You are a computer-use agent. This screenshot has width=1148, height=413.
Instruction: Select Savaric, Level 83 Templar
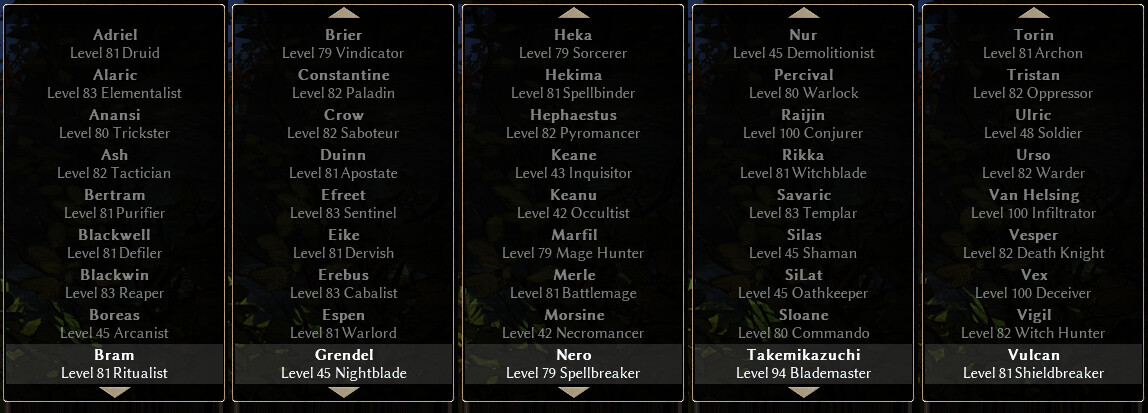click(803, 204)
